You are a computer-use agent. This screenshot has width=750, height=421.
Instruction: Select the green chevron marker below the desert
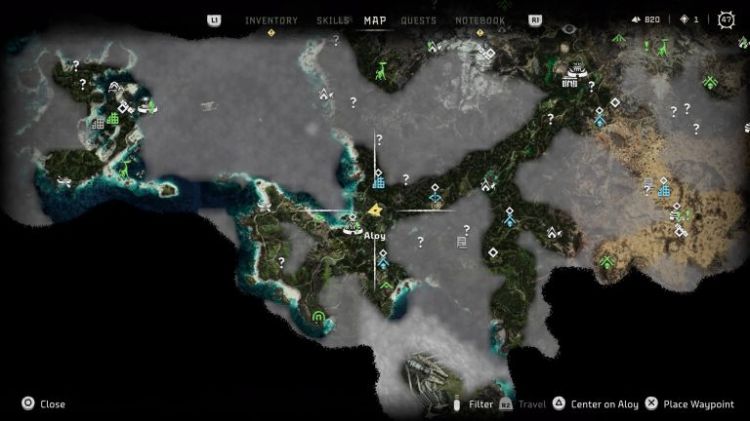pyautogui.click(x=607, y=263)
